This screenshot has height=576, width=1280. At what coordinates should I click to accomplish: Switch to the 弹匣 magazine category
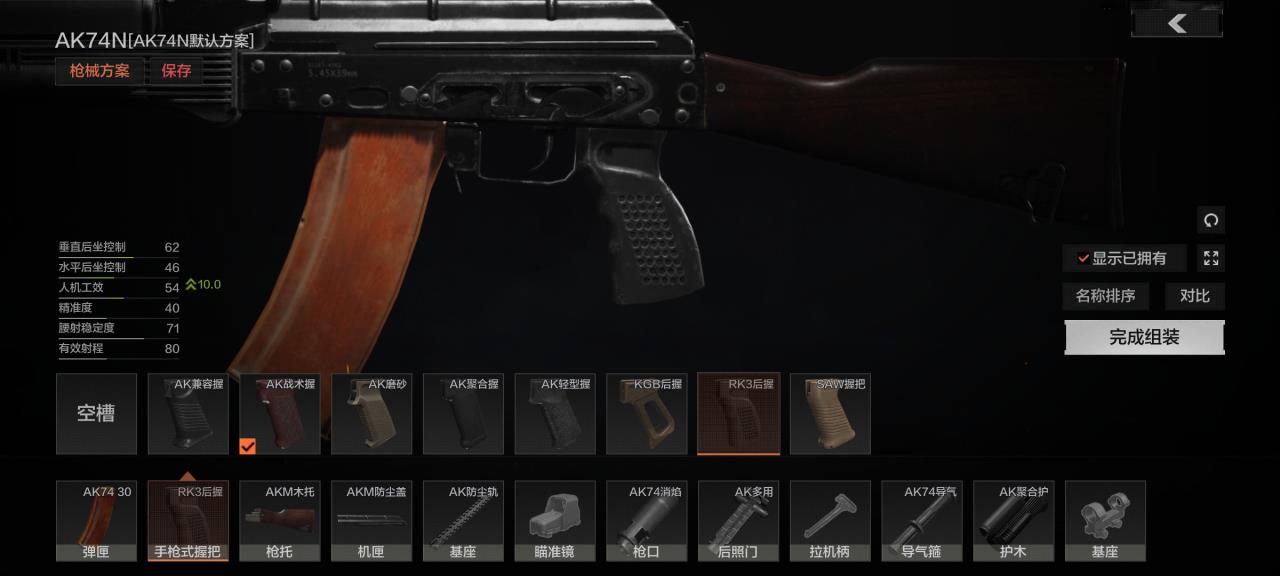[x=96, y=521]
